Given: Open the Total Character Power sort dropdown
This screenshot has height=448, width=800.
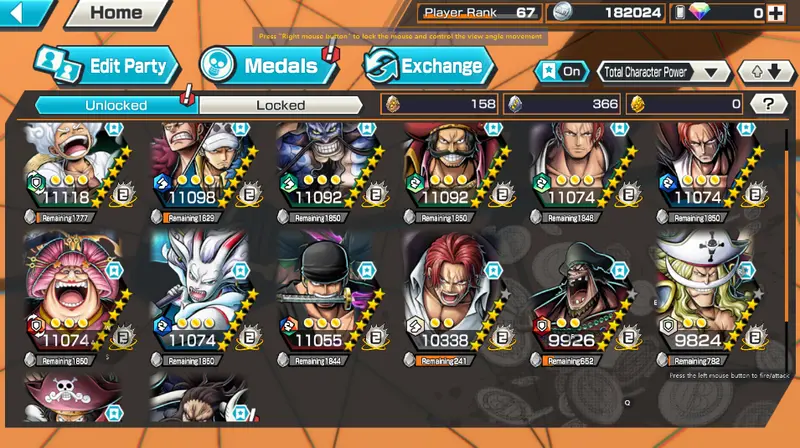Looking at the screenshot, I should click(663, 72).
